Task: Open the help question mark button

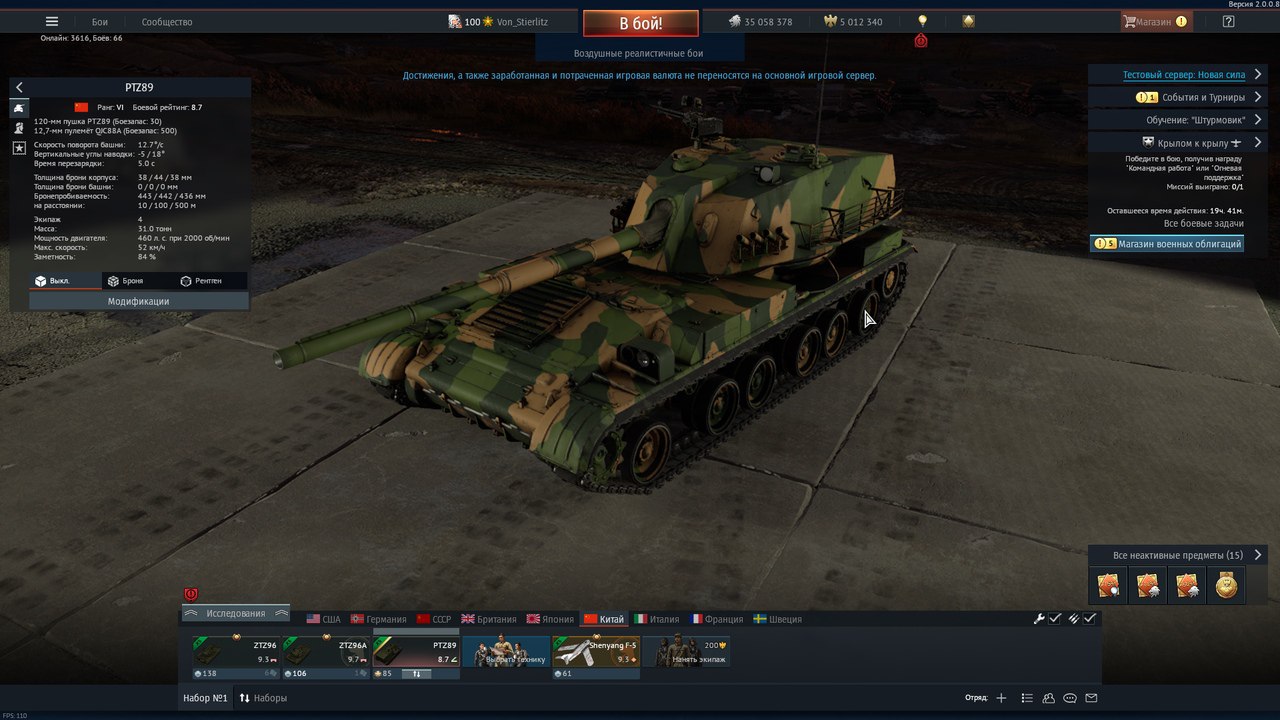Action: (x=1228, y=22)
